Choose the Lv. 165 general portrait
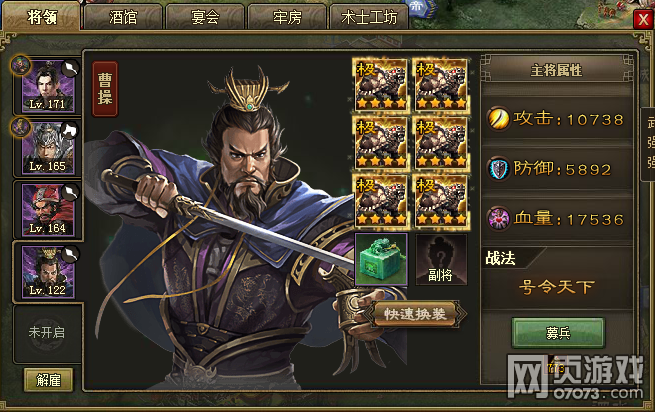This screenshot has width=655, height=412. (x=47, y=145)
